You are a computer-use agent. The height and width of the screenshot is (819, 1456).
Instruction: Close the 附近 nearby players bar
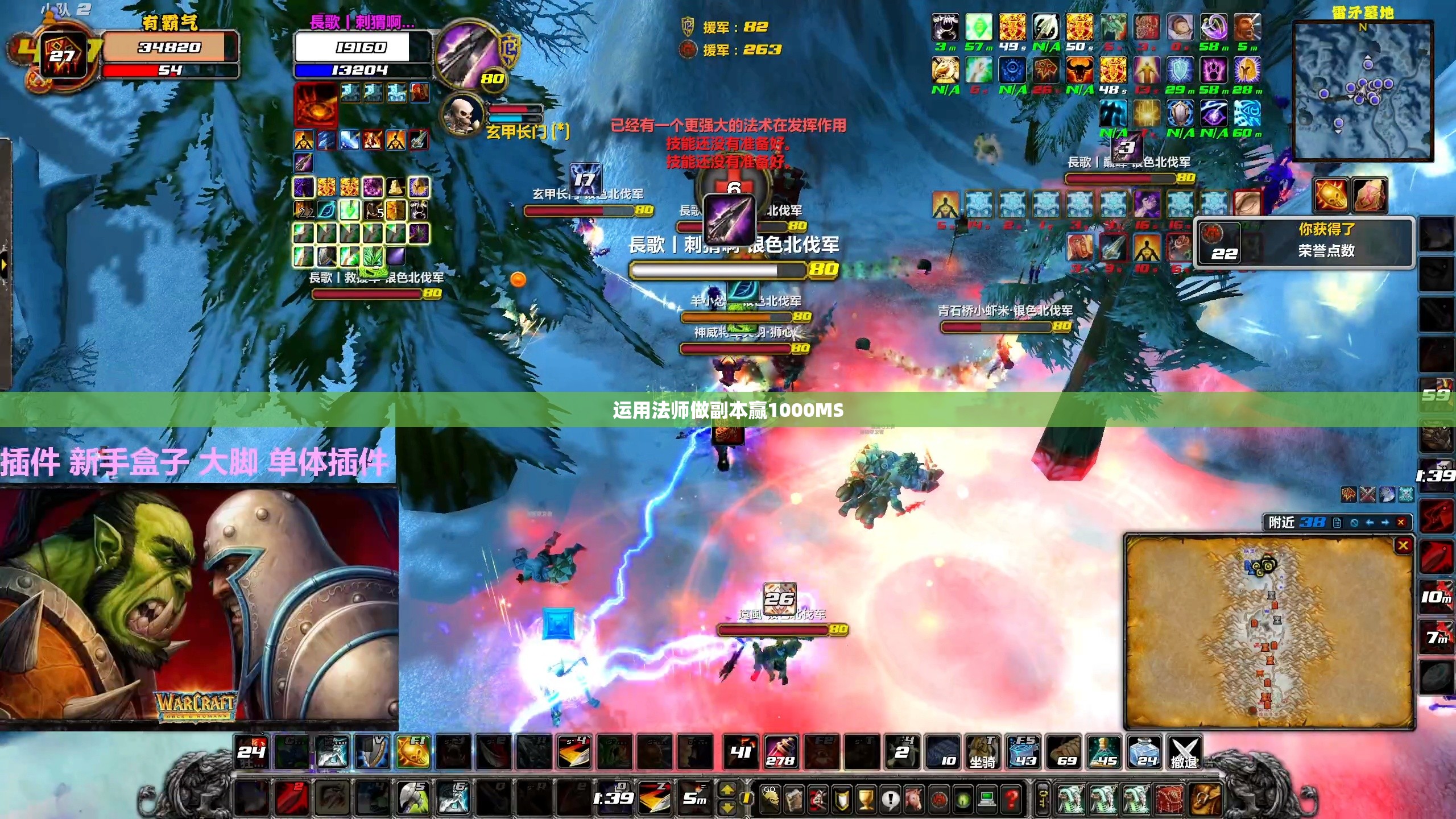pos(1401,522)
